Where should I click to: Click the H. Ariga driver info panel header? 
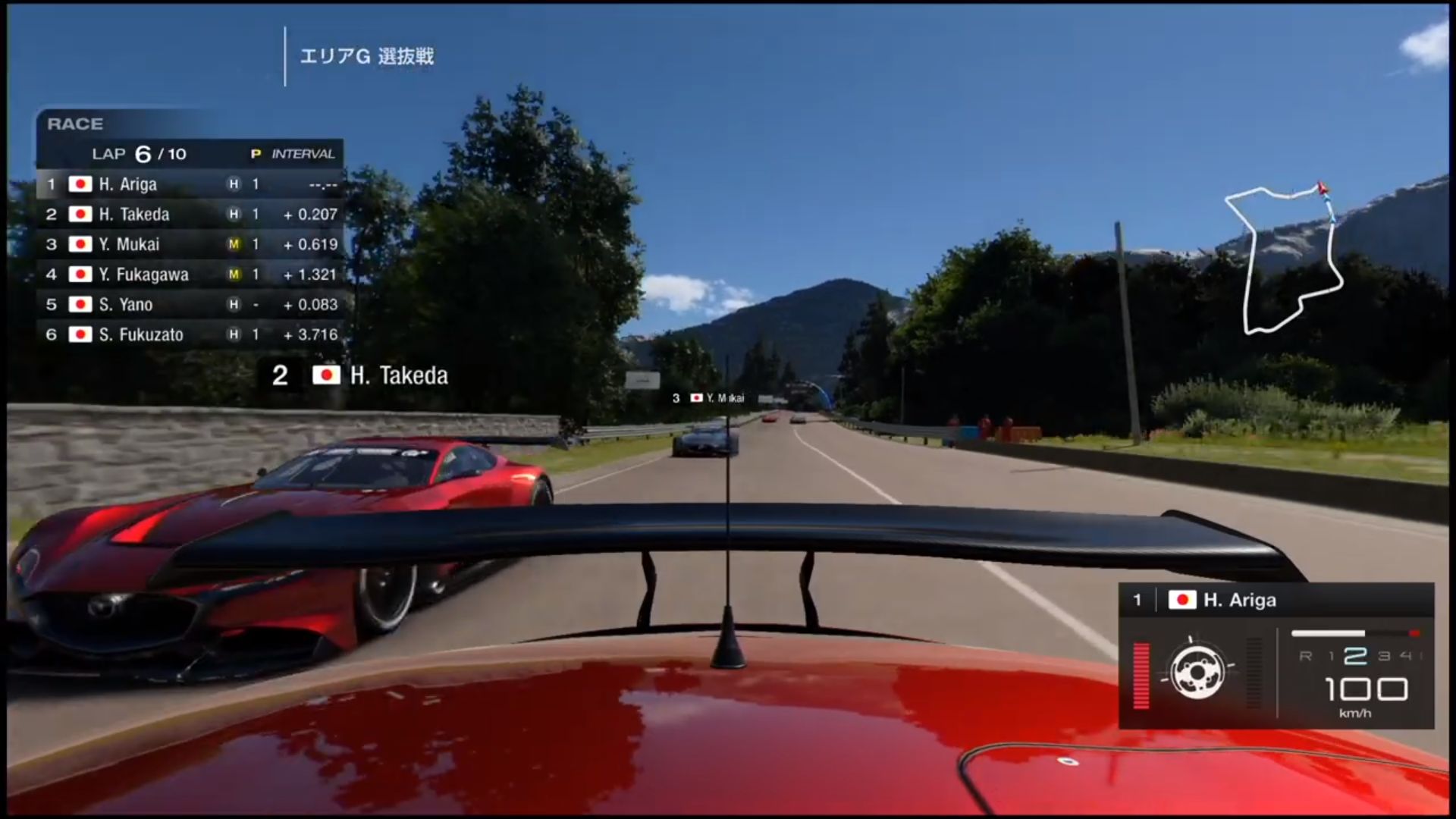tap(1276, 600)
